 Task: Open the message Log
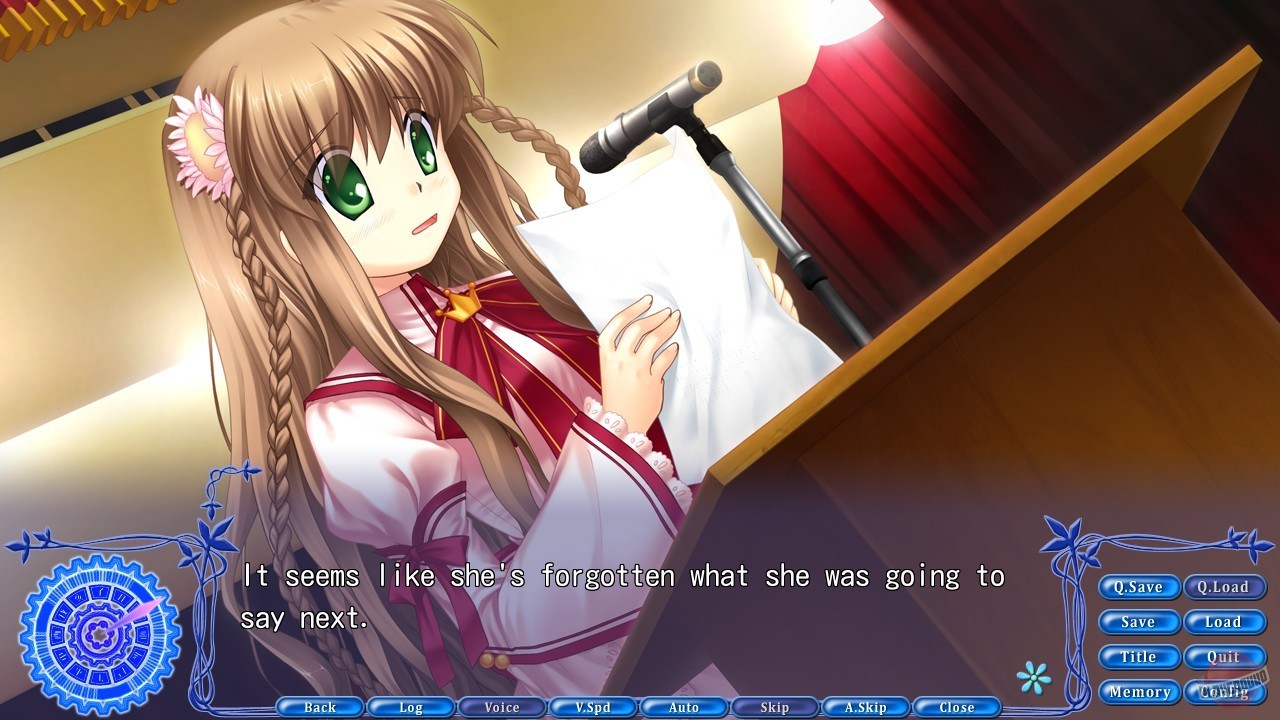(411, 707)
